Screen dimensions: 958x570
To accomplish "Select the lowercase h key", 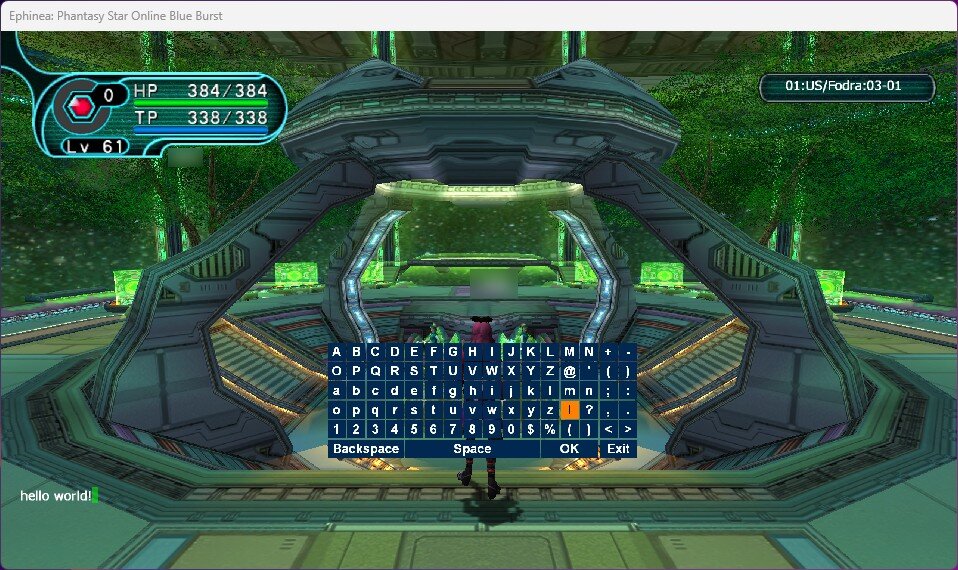I will coord(472,391).
